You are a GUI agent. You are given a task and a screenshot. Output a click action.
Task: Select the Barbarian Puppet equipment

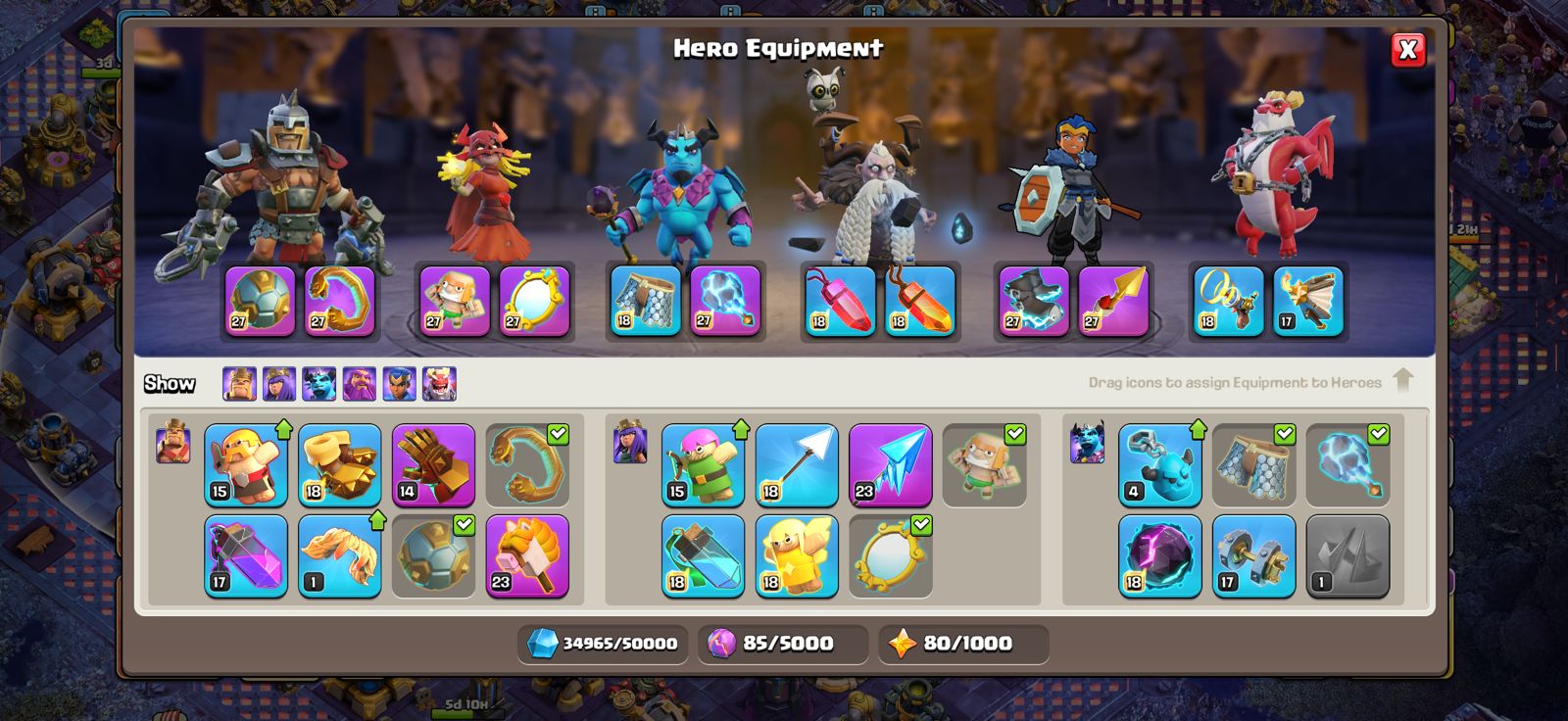point(247,464)
